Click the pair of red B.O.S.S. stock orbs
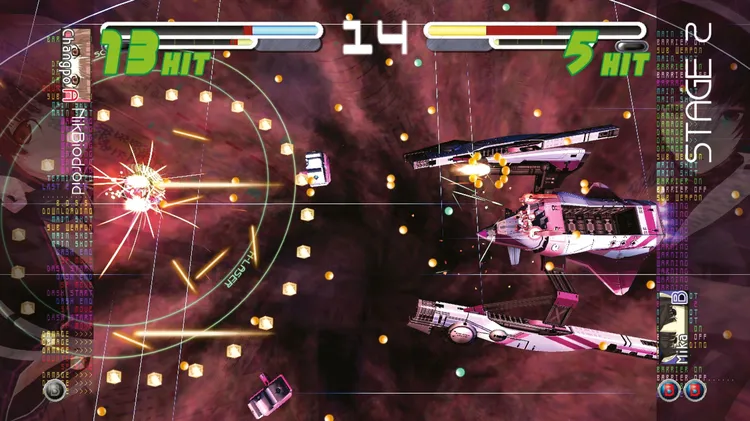This screenshot has height=421, width=750. [682, 389]
